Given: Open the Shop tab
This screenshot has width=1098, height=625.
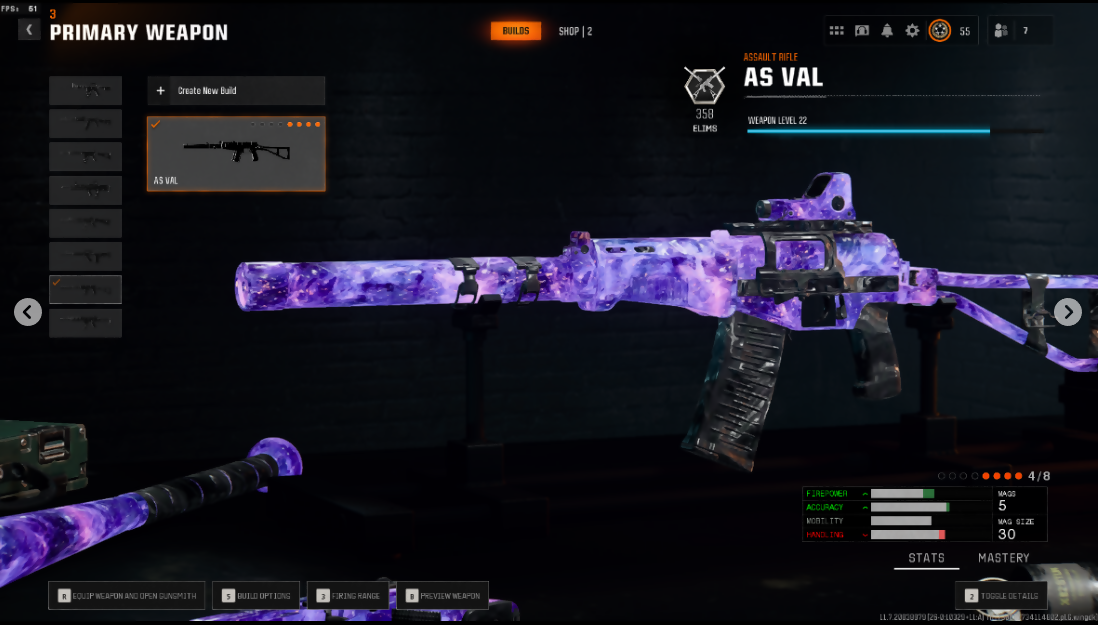Looking at the screenshot, I should [x=575, y=31].
